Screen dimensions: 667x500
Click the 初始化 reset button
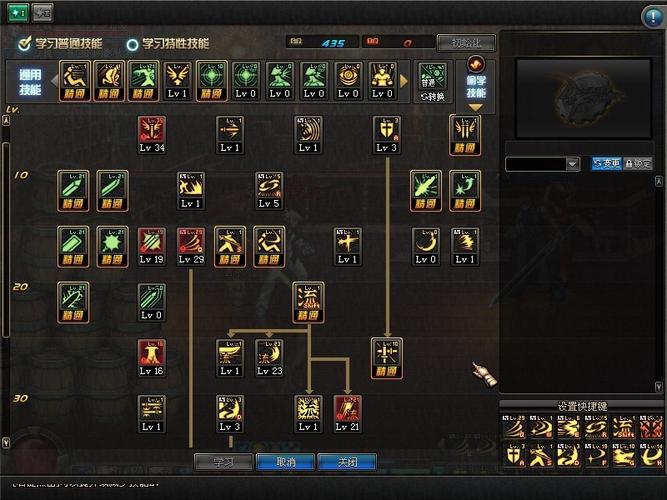coord(465,43)
